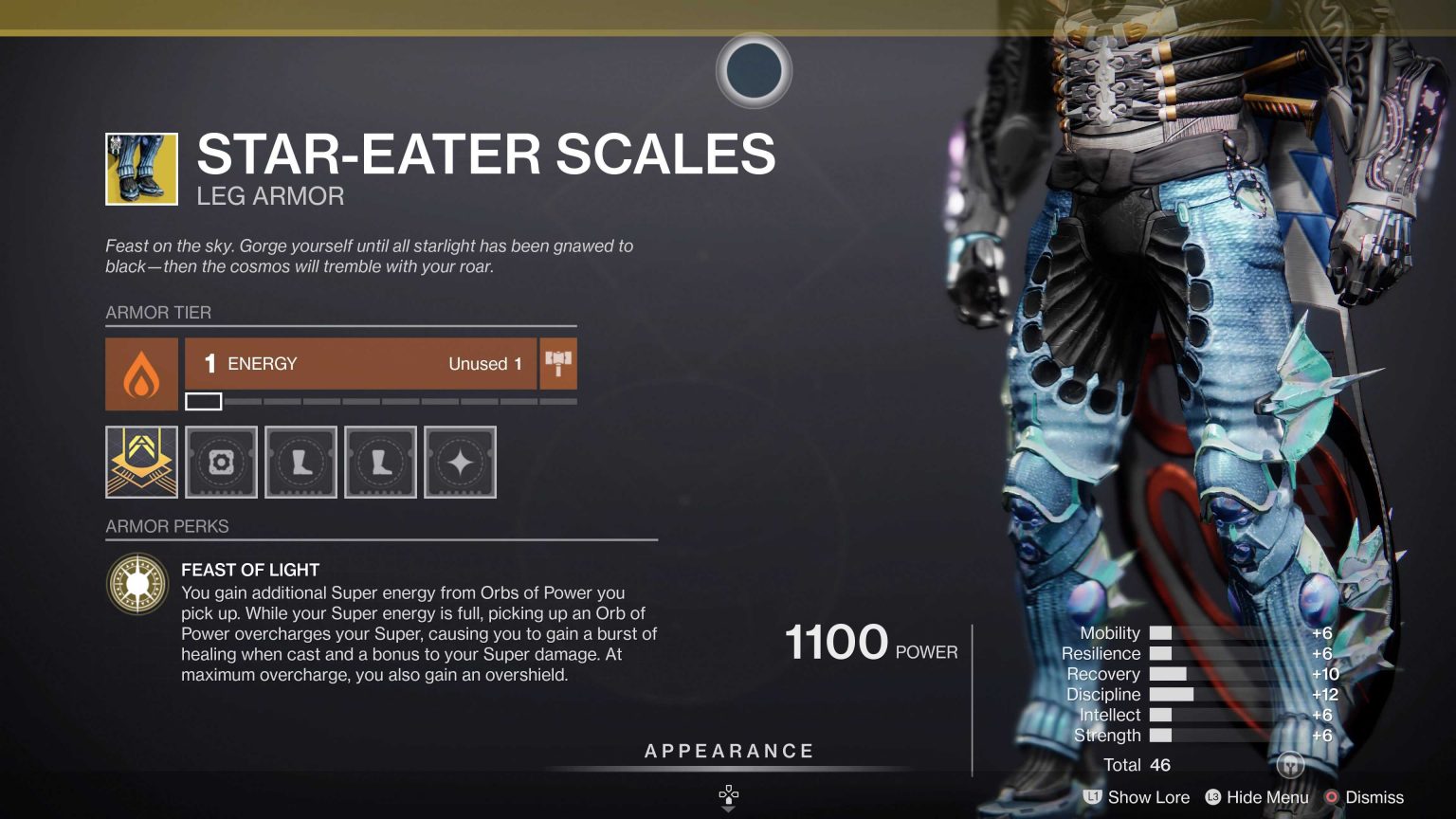Click the first empty energy tier segment
Screen dimensions: 1456x819
pyautogui.click(x=203, y=400)
